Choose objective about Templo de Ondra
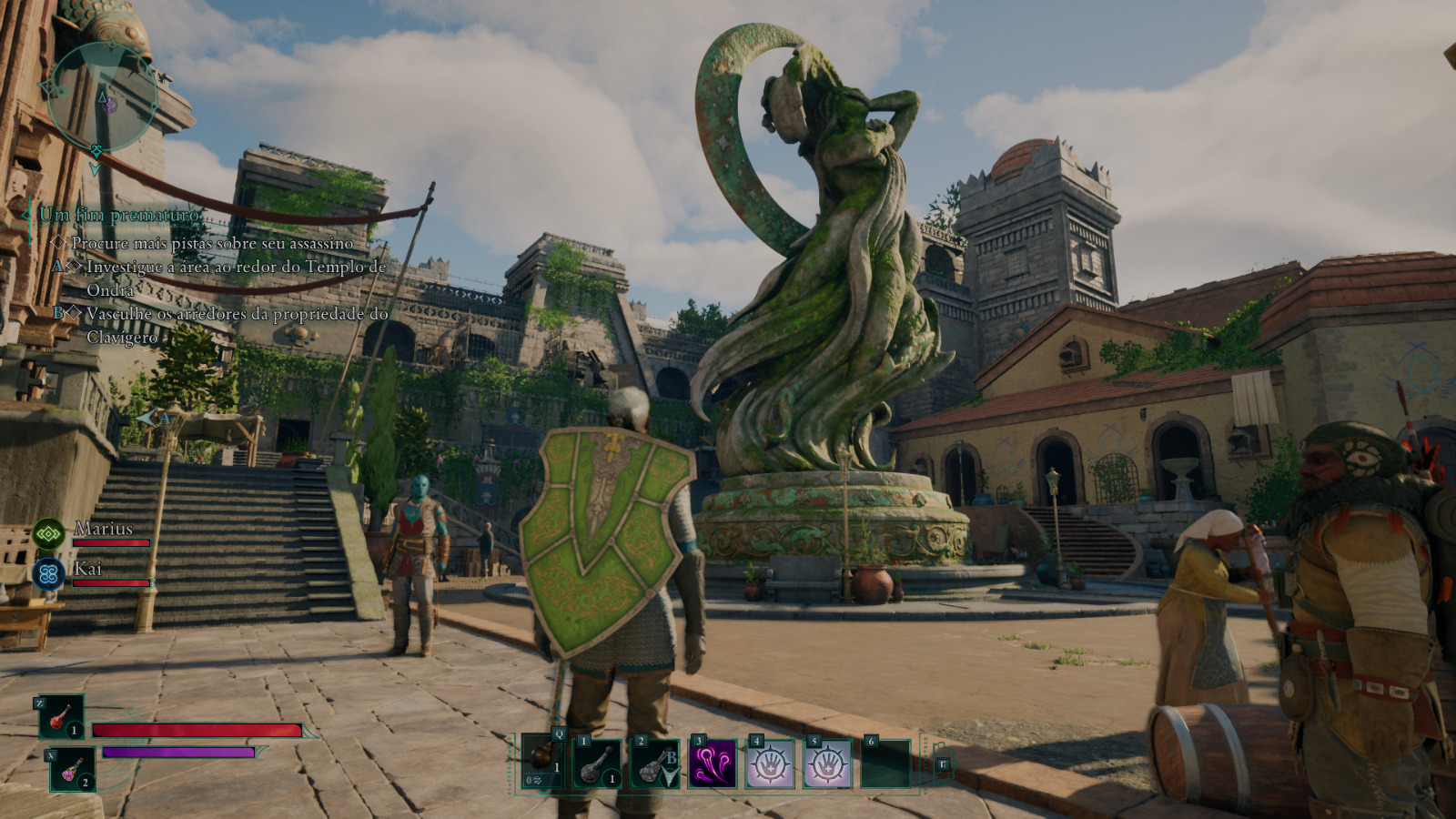The height and width of the screenshot is (819, 1456). pyautogui.click(x=236, y=278)
